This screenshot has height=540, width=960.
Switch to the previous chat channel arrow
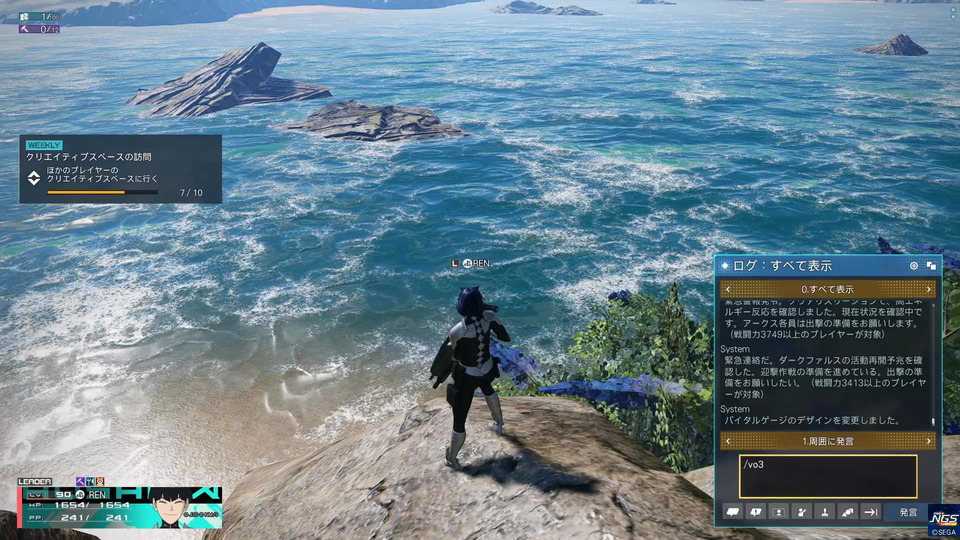(727, 441)
